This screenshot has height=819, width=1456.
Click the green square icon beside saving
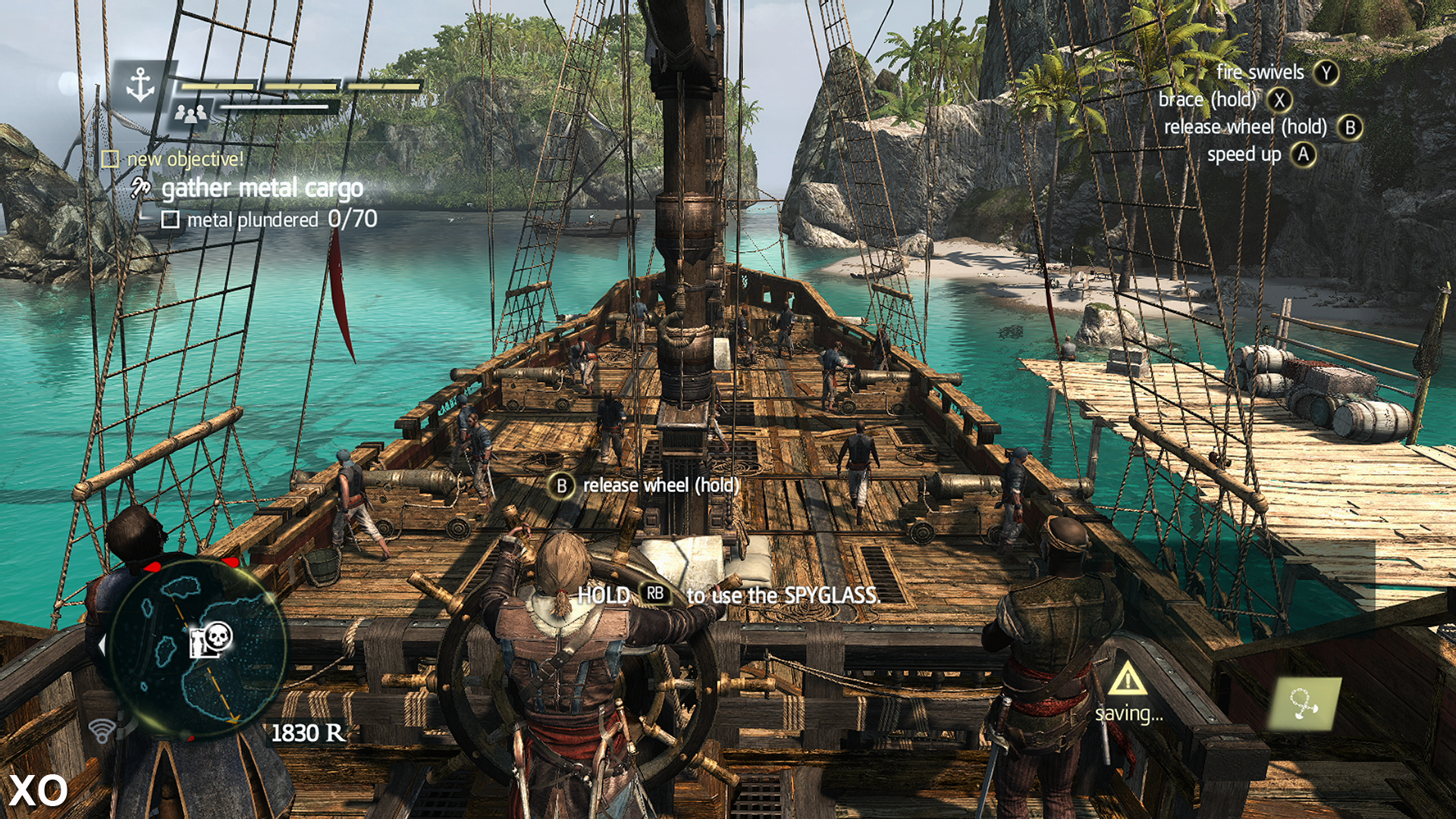coord(1304,704)
